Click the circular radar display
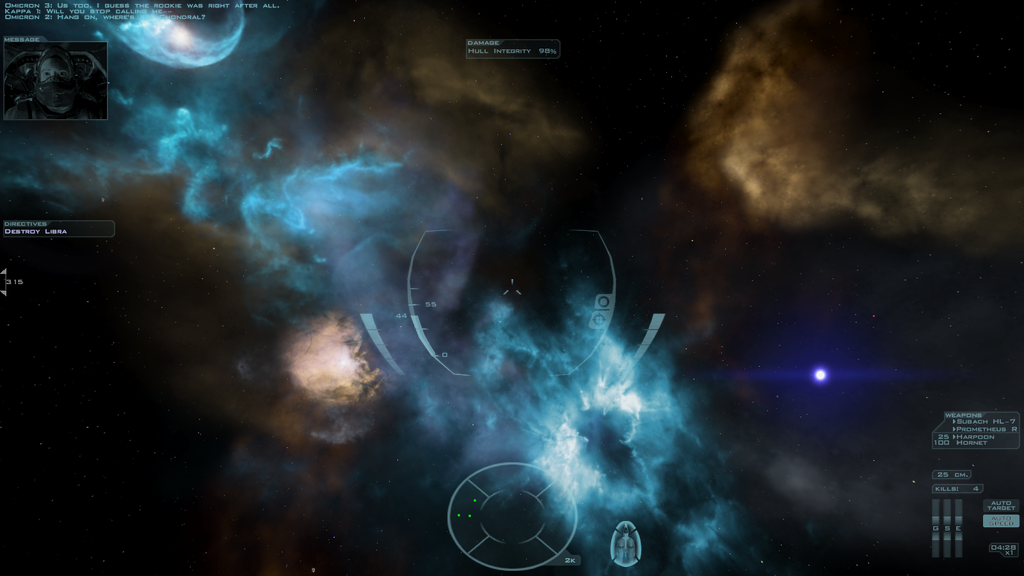The image size is (1024, 576). point(512,516)
